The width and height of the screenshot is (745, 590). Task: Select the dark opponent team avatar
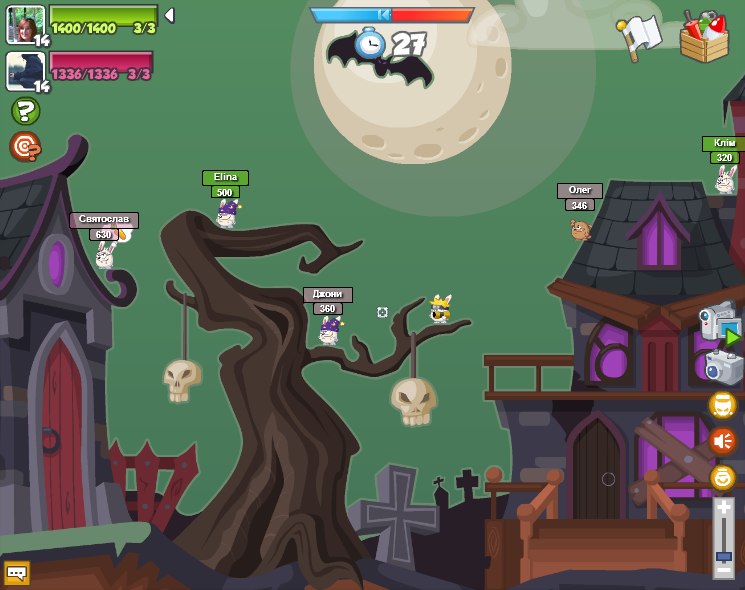tap(25, 71)
